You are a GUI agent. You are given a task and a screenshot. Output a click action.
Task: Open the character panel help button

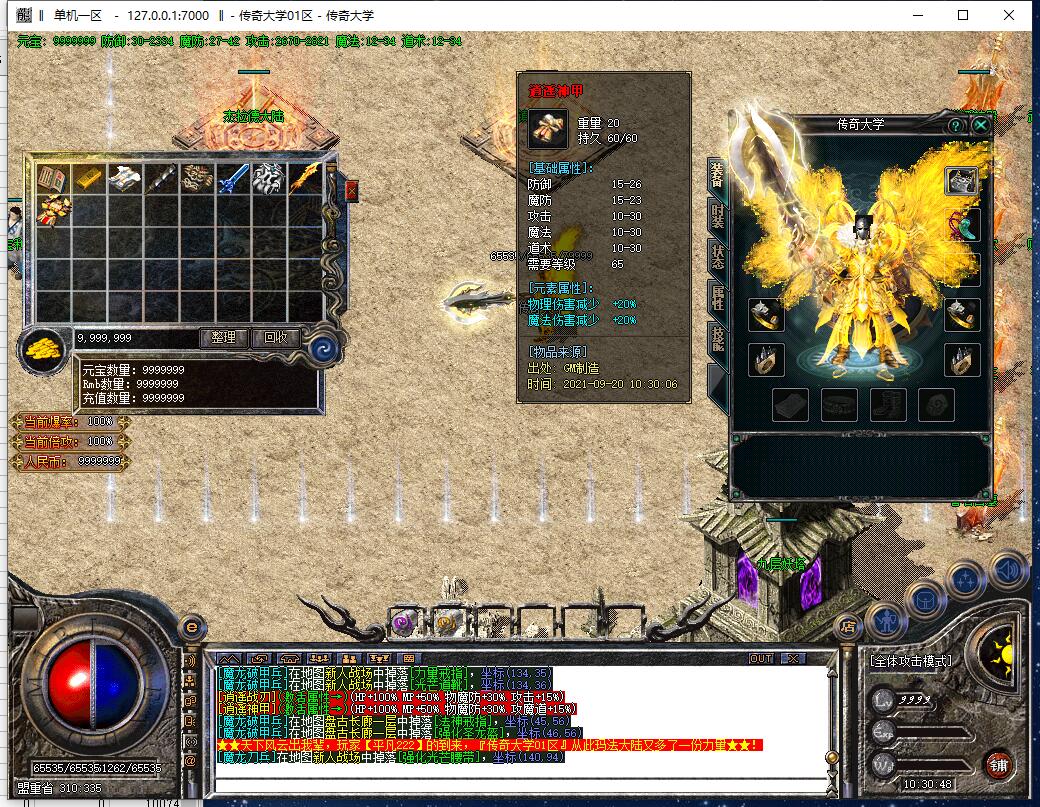pyautogui.click(x=956, y=125)
